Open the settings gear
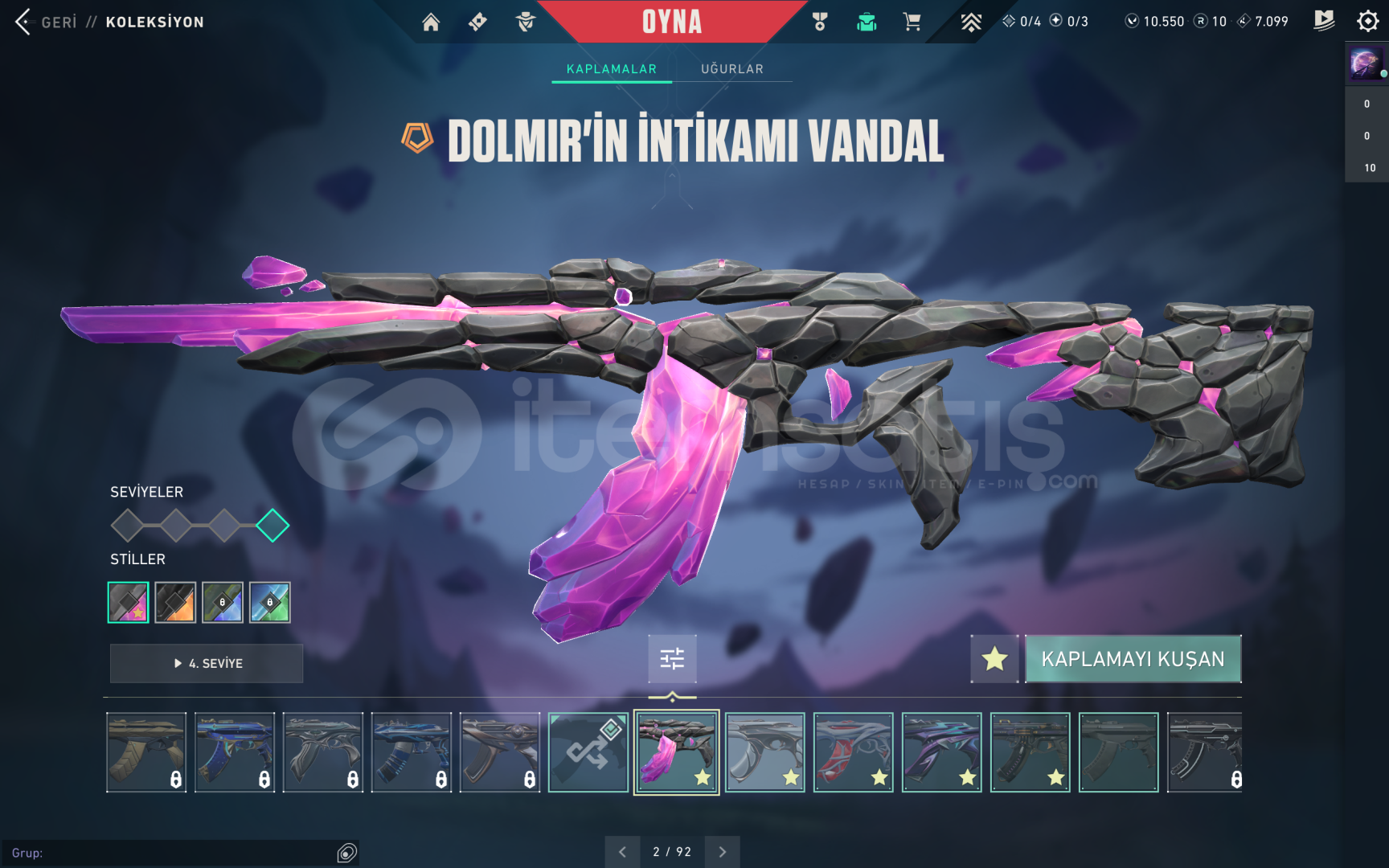 [1367, 21]
